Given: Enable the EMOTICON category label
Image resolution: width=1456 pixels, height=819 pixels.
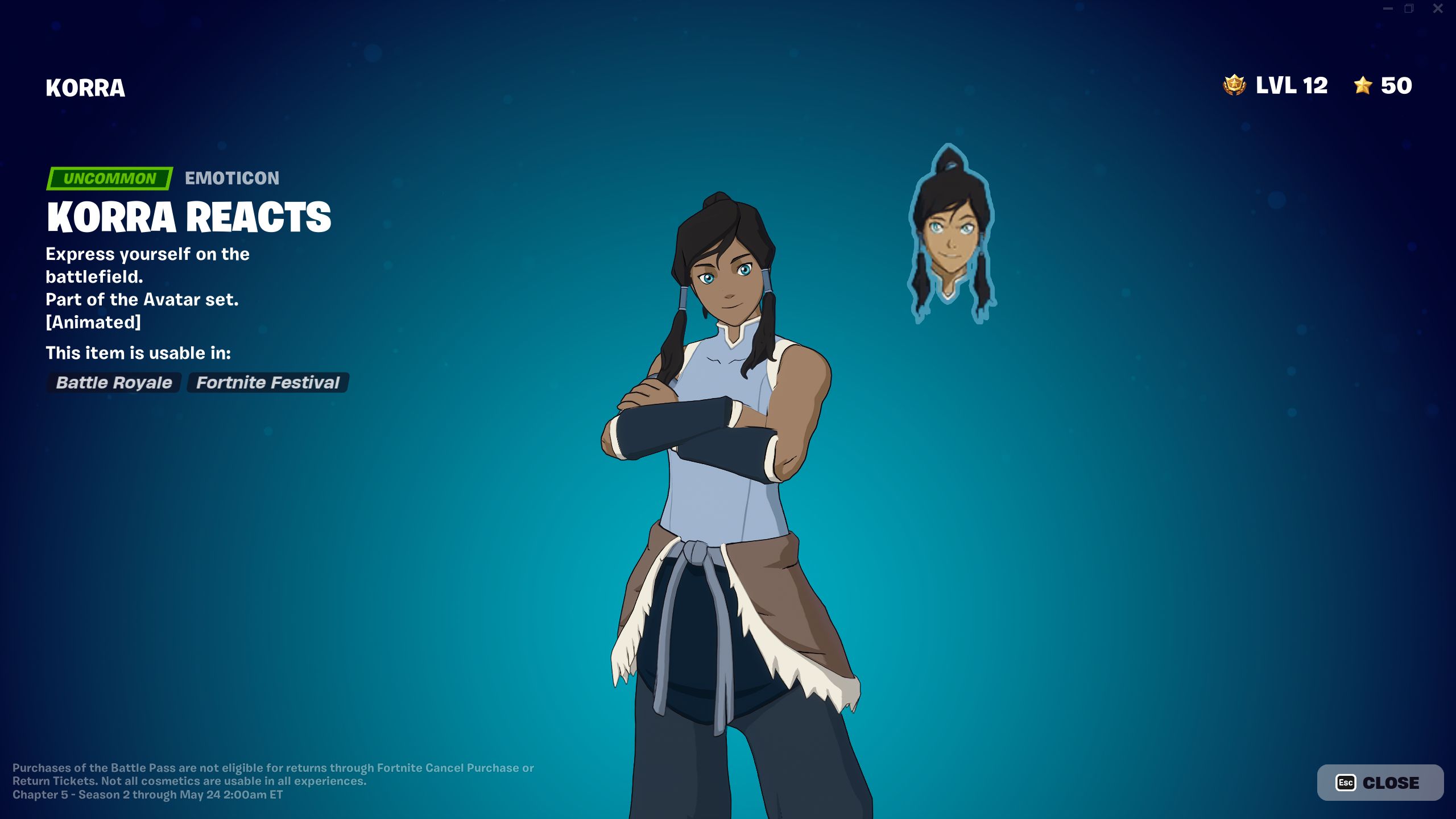Looking at the screenshot, I should (231, 178).
